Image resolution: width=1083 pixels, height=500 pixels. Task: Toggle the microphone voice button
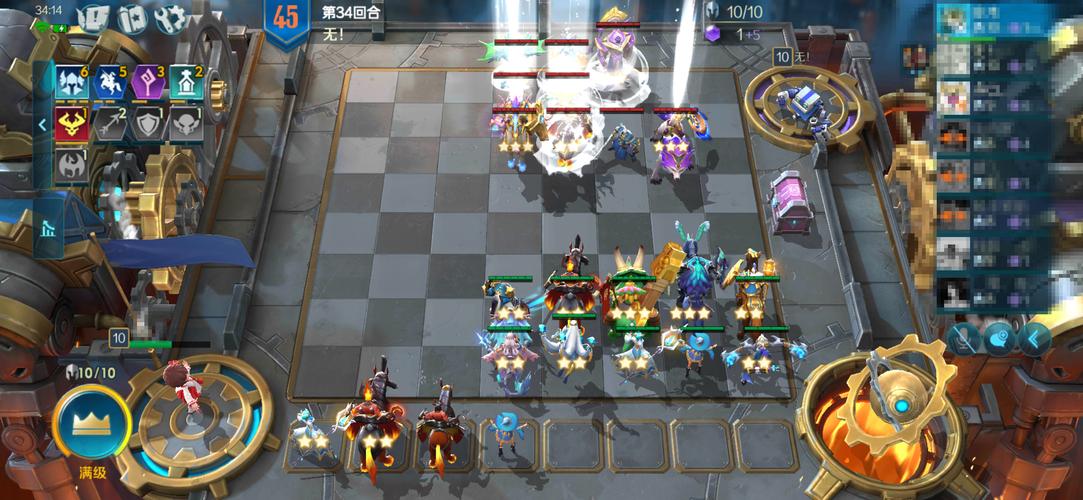pyautogui.click(x=964, y=340)
